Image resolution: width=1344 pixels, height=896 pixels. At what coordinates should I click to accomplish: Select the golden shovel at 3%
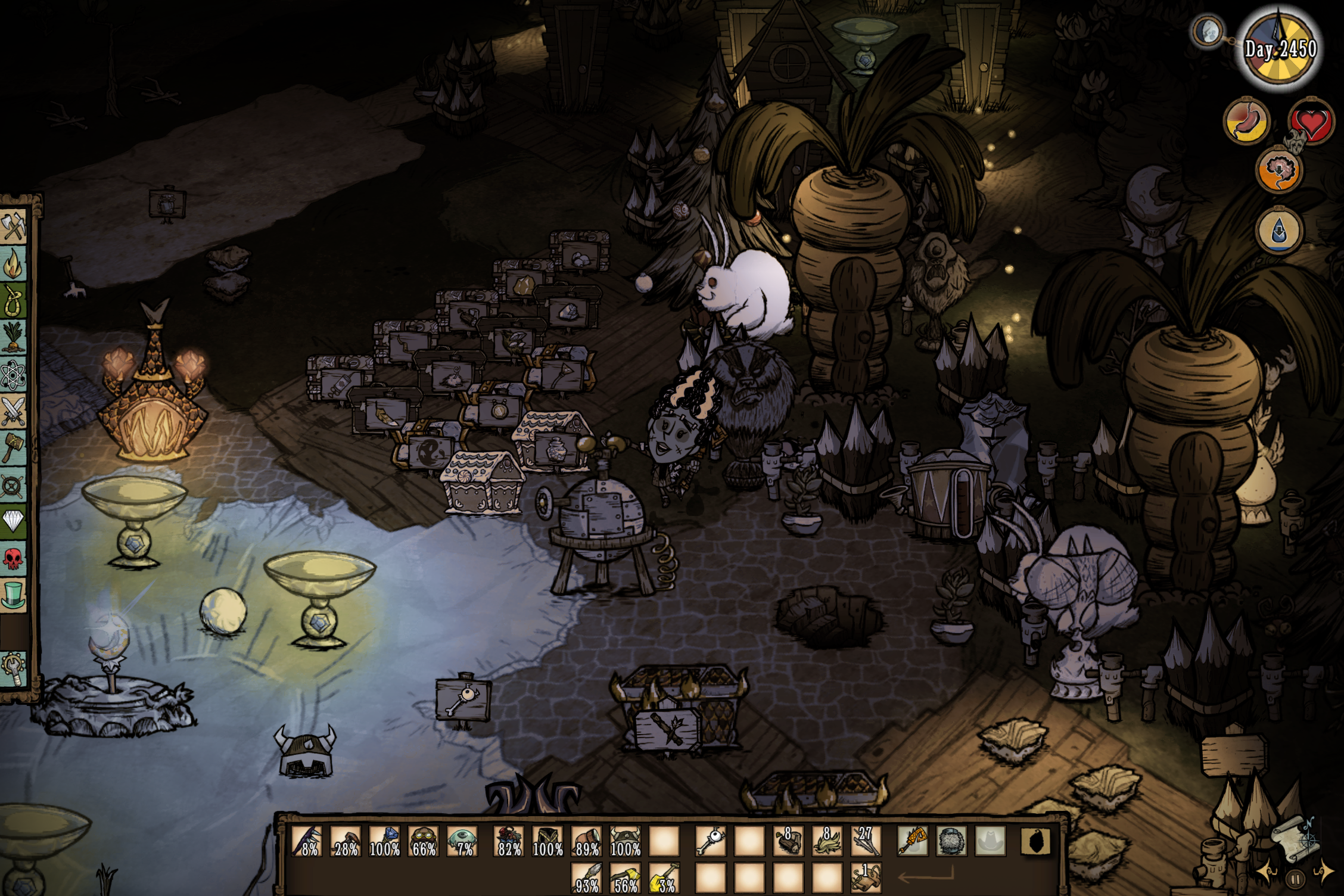[664, 878]
